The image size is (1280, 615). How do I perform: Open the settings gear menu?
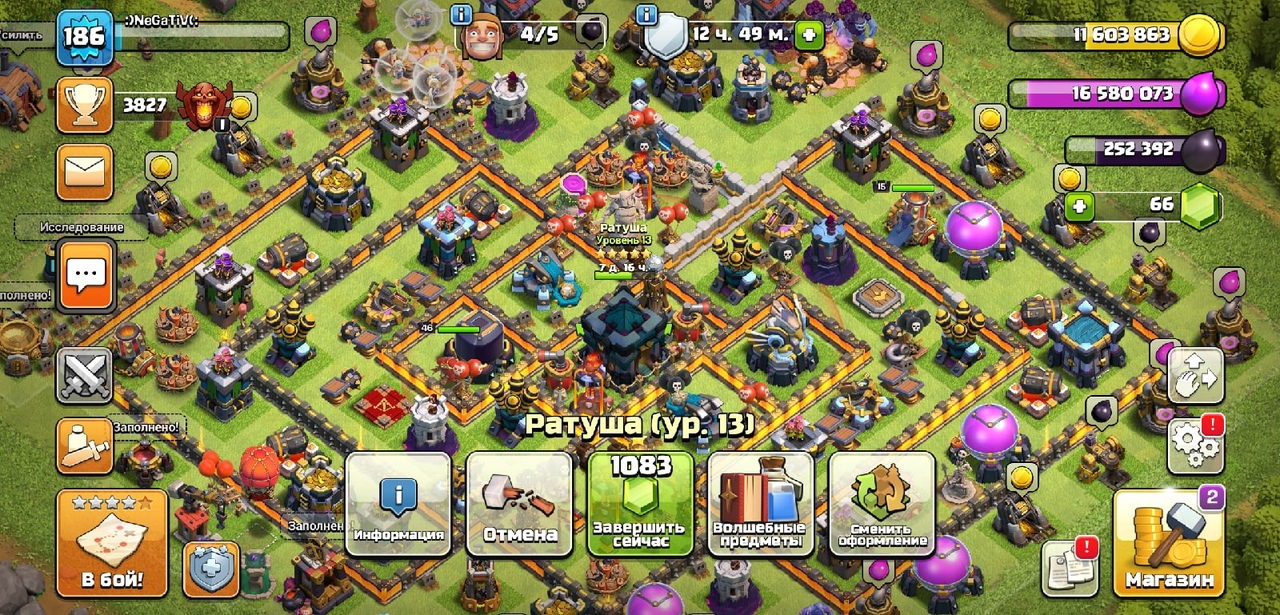1195,445
